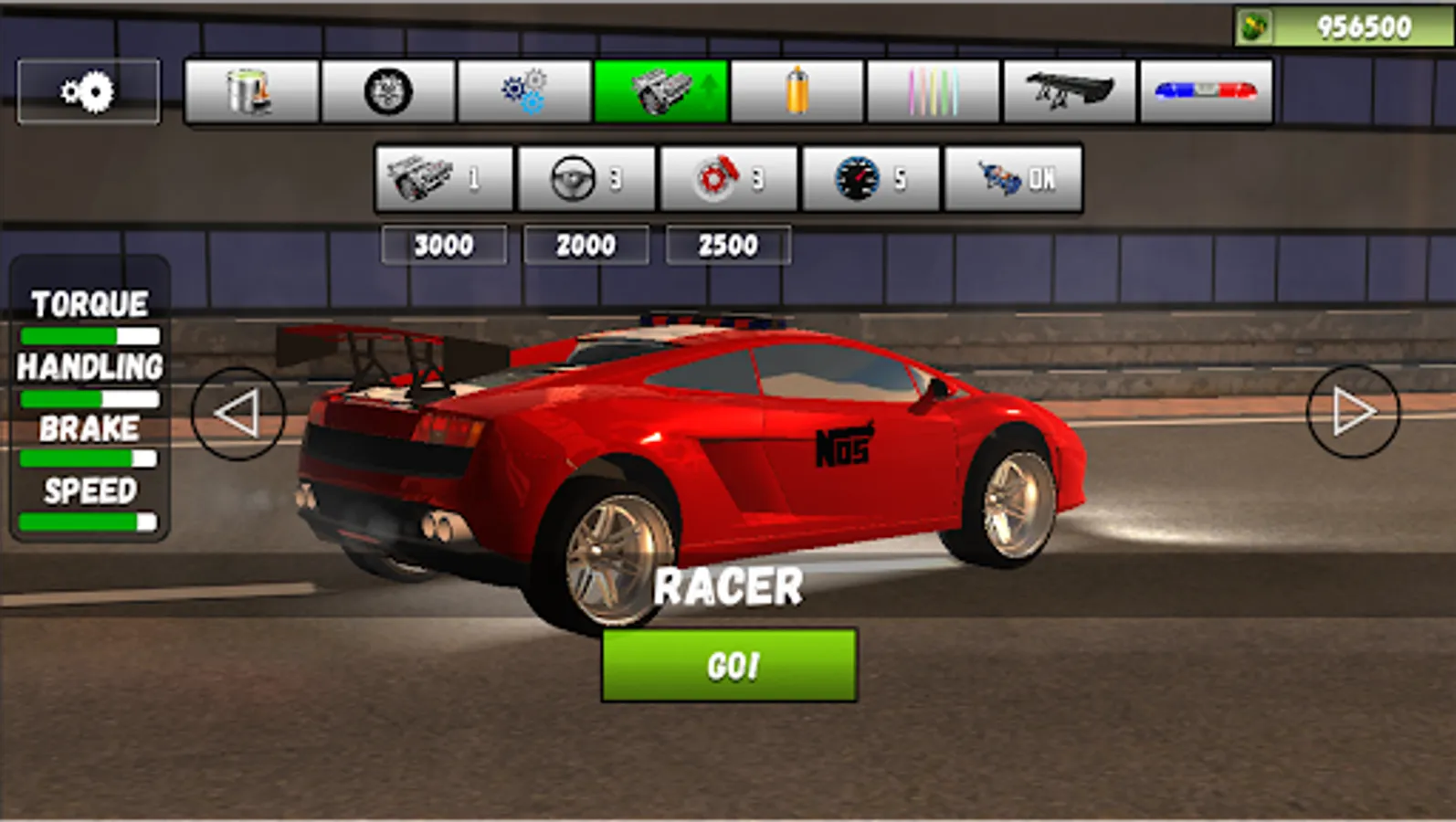
Task: Select the engine upgrade category
Action: [x=660, y=91]
